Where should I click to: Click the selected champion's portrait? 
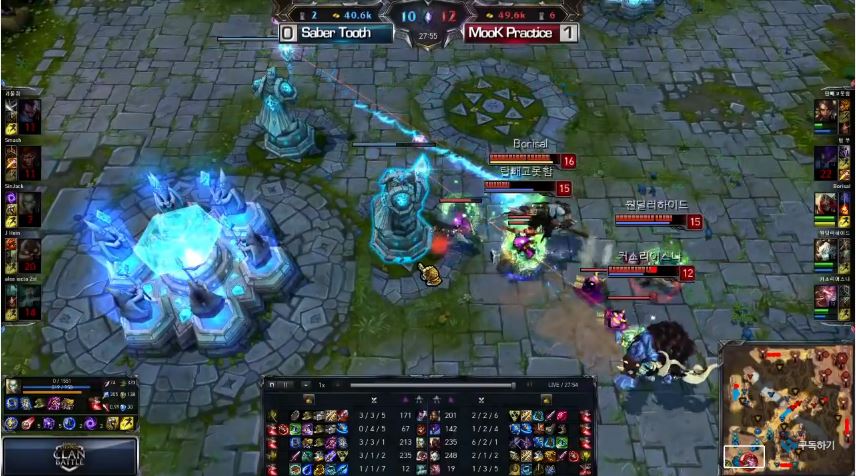click(11, 386)
